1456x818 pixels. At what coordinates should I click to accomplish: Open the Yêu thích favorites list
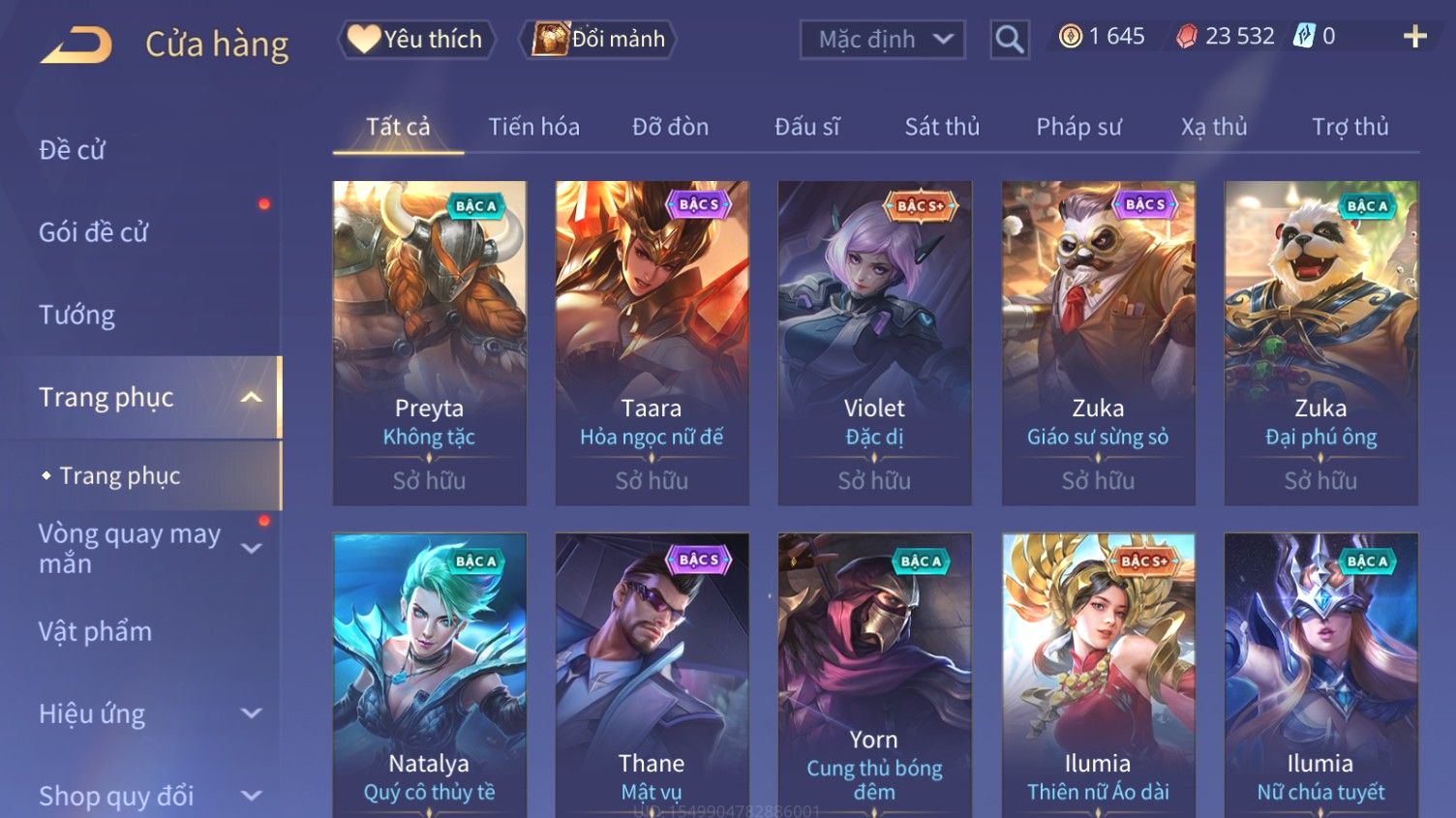pyautogui.click(x=416, y=40)
